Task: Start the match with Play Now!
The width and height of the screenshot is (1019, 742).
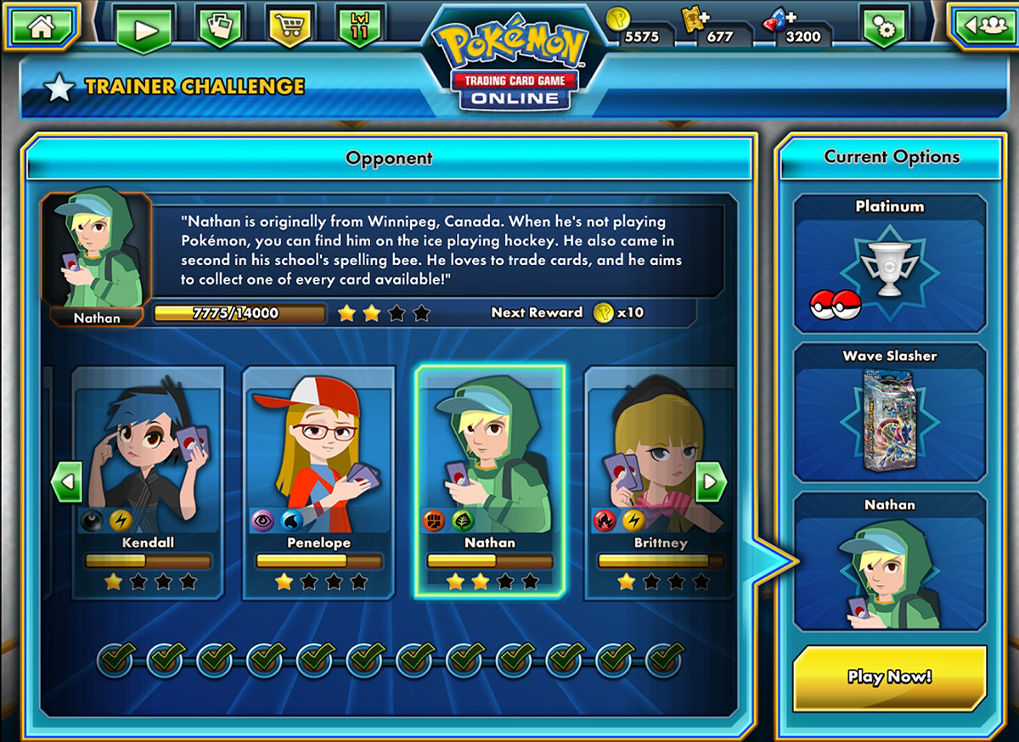Action: [890, 676]
